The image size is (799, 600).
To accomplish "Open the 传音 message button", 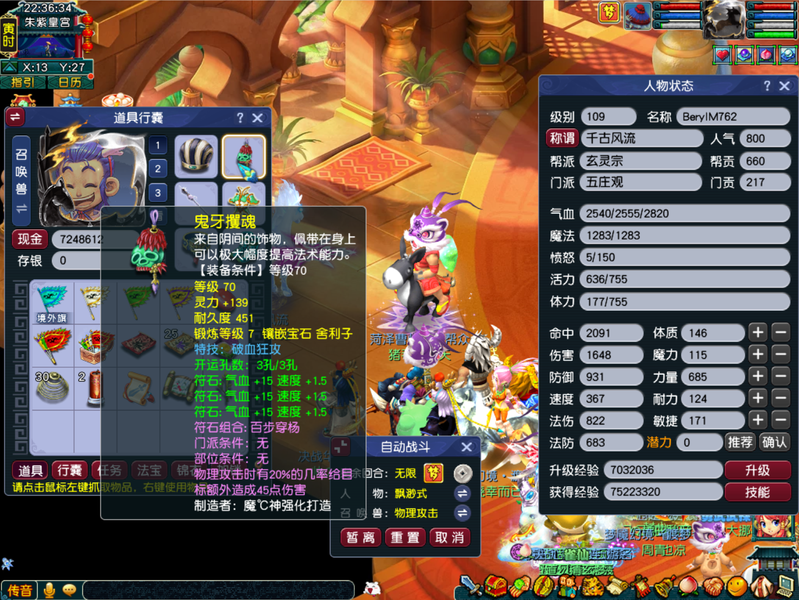I will [20, 591].
